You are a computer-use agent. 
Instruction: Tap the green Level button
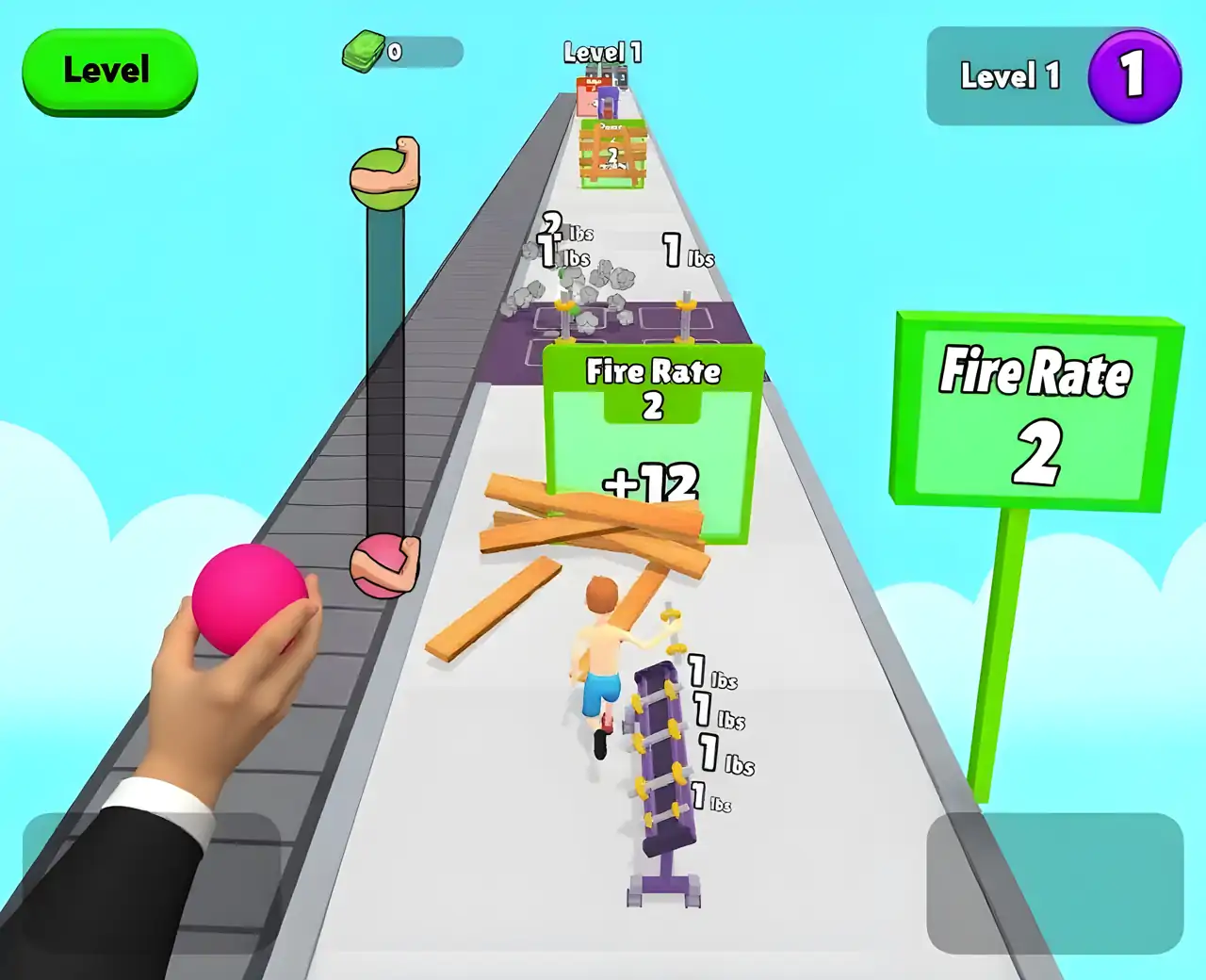coord(108,71)
